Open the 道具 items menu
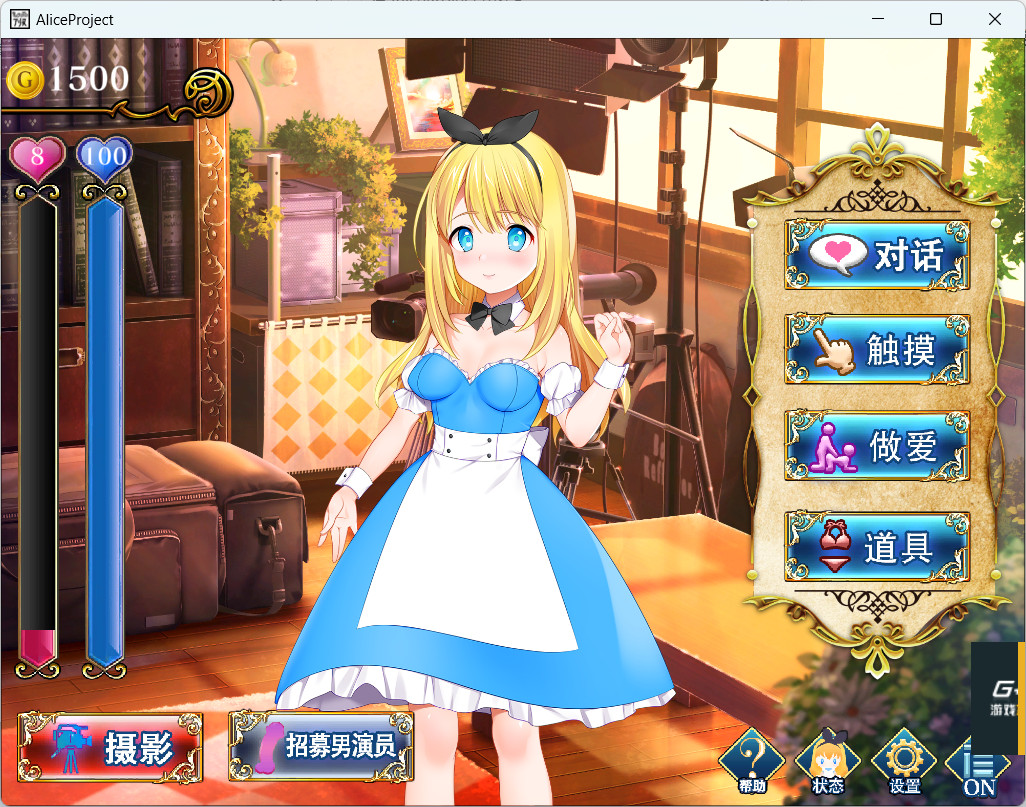1026x807 pixels. click(877, 547)
